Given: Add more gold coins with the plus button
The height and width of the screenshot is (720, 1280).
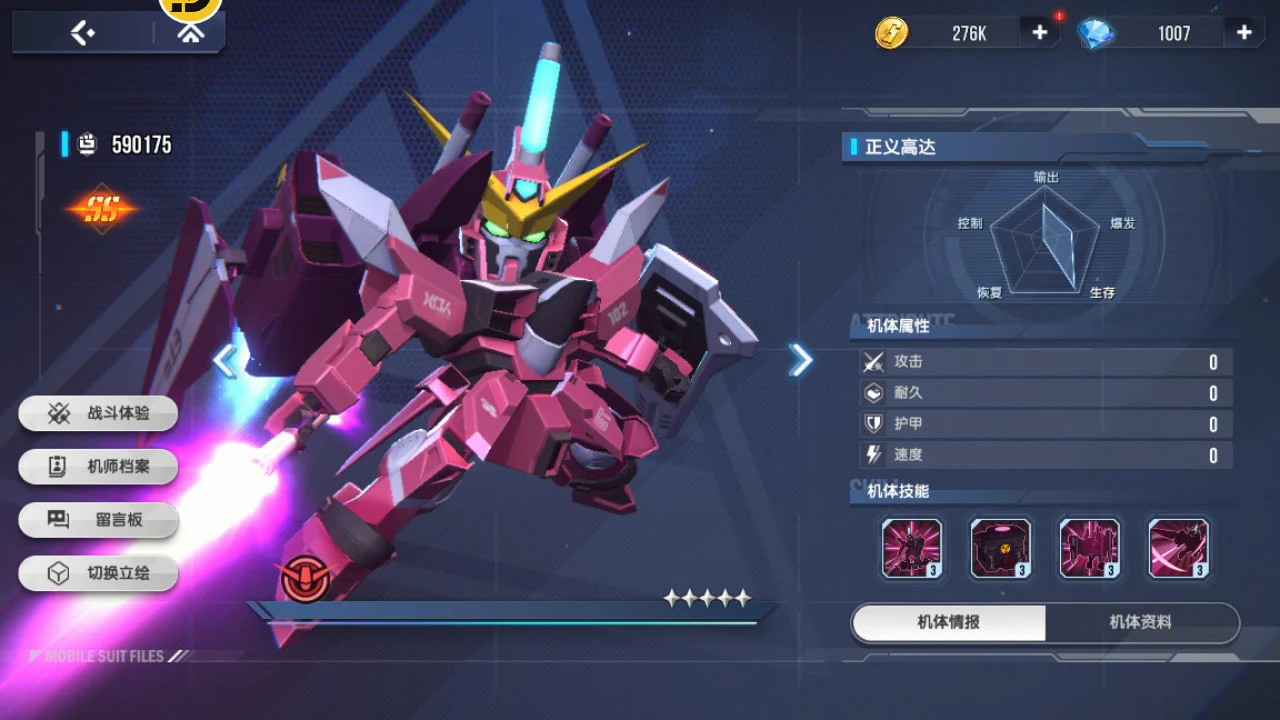Looking at the screenshot, I should point(1040,33).
